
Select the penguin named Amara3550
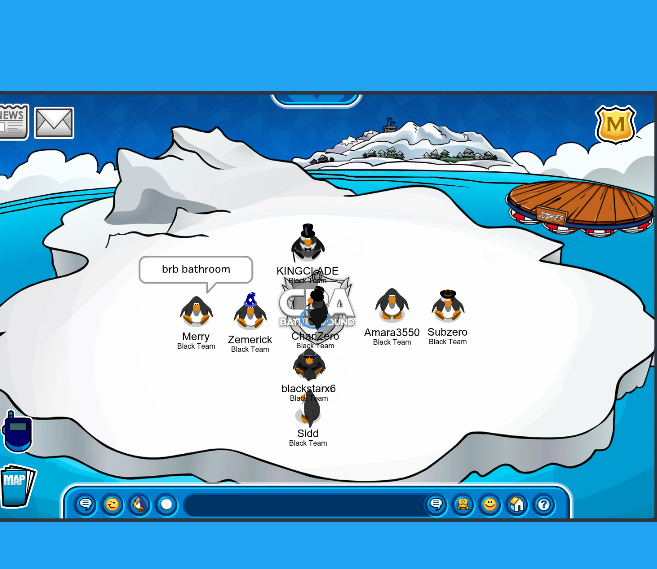(x=391, y=305)
